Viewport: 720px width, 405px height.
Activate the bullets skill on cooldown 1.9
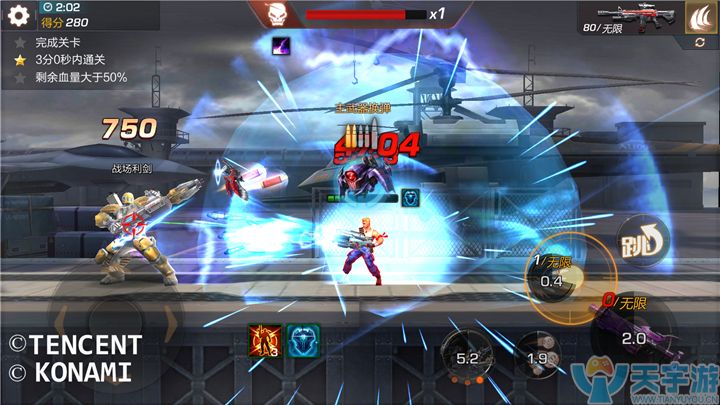pyautogui.click(x=538, y=358)
